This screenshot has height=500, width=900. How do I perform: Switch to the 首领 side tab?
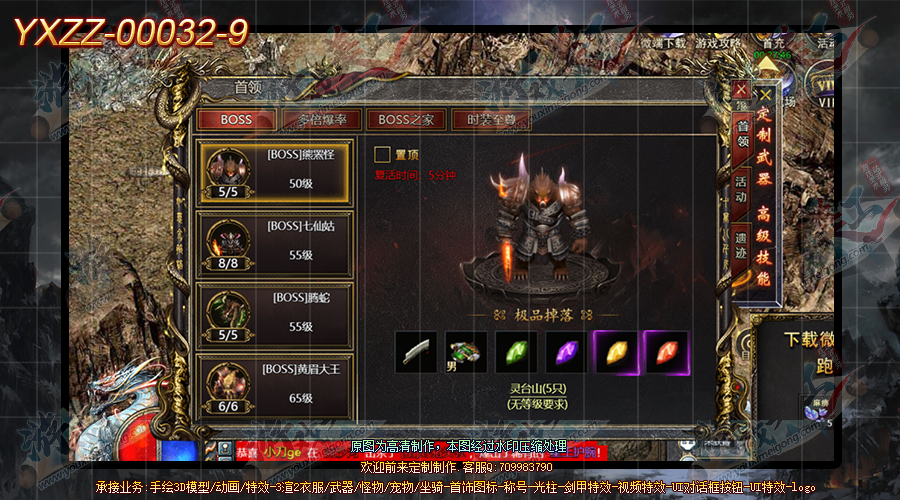(x=741, y=135)
